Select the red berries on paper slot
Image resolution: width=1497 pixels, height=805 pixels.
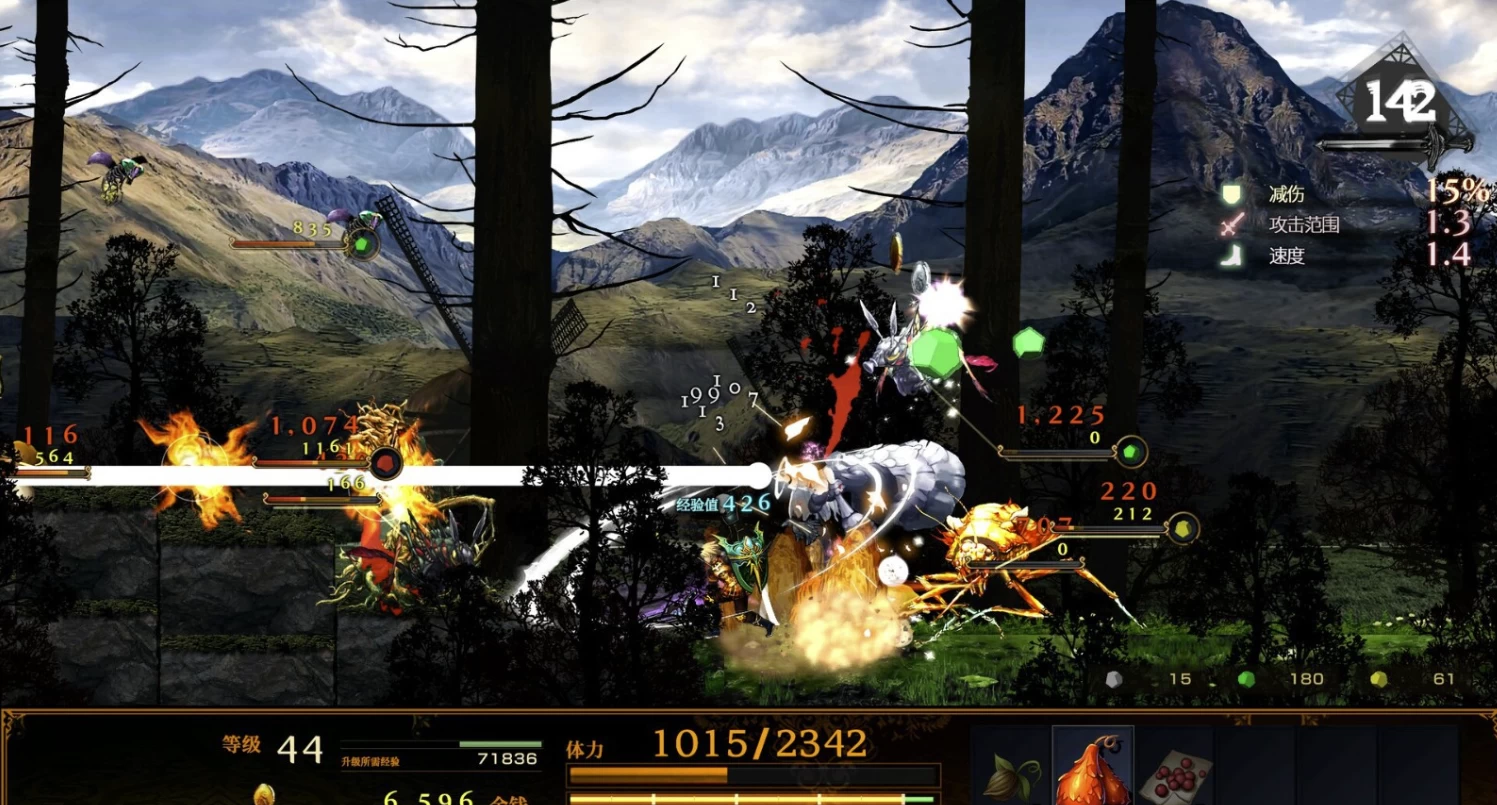(x=1175, y=772)
